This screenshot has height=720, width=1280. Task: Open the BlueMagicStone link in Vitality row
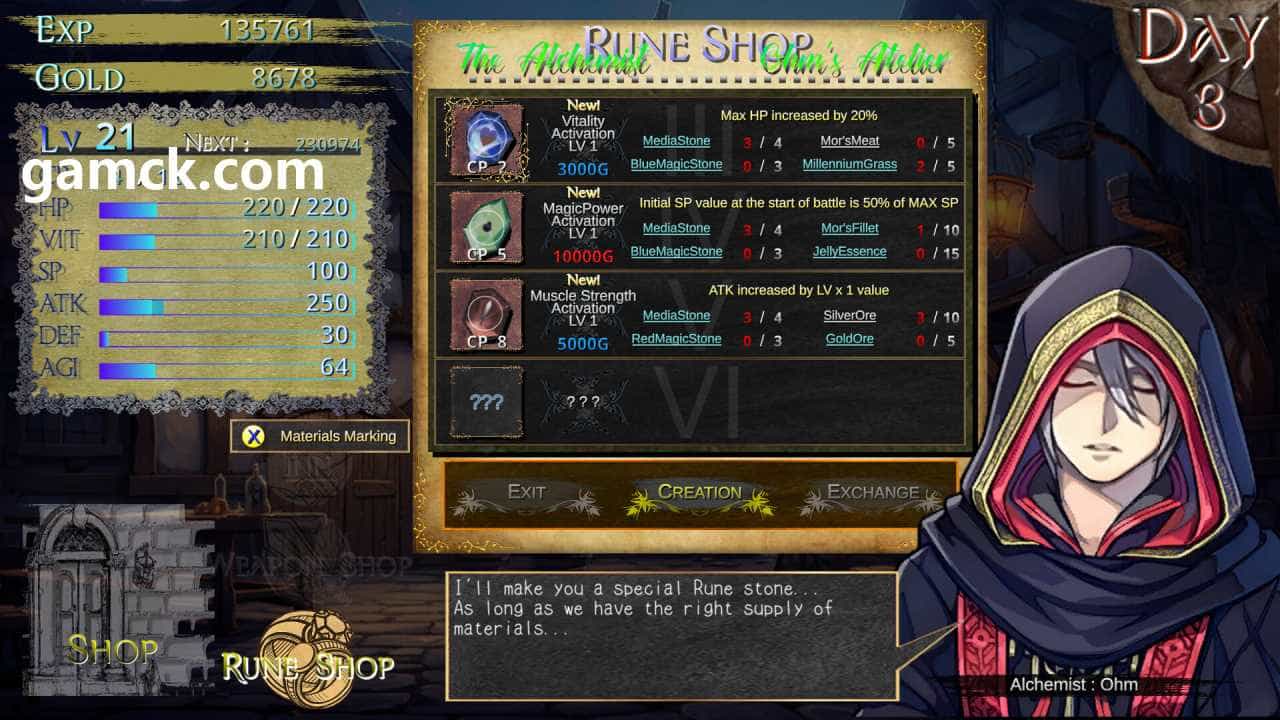click(x=676, y=165)
